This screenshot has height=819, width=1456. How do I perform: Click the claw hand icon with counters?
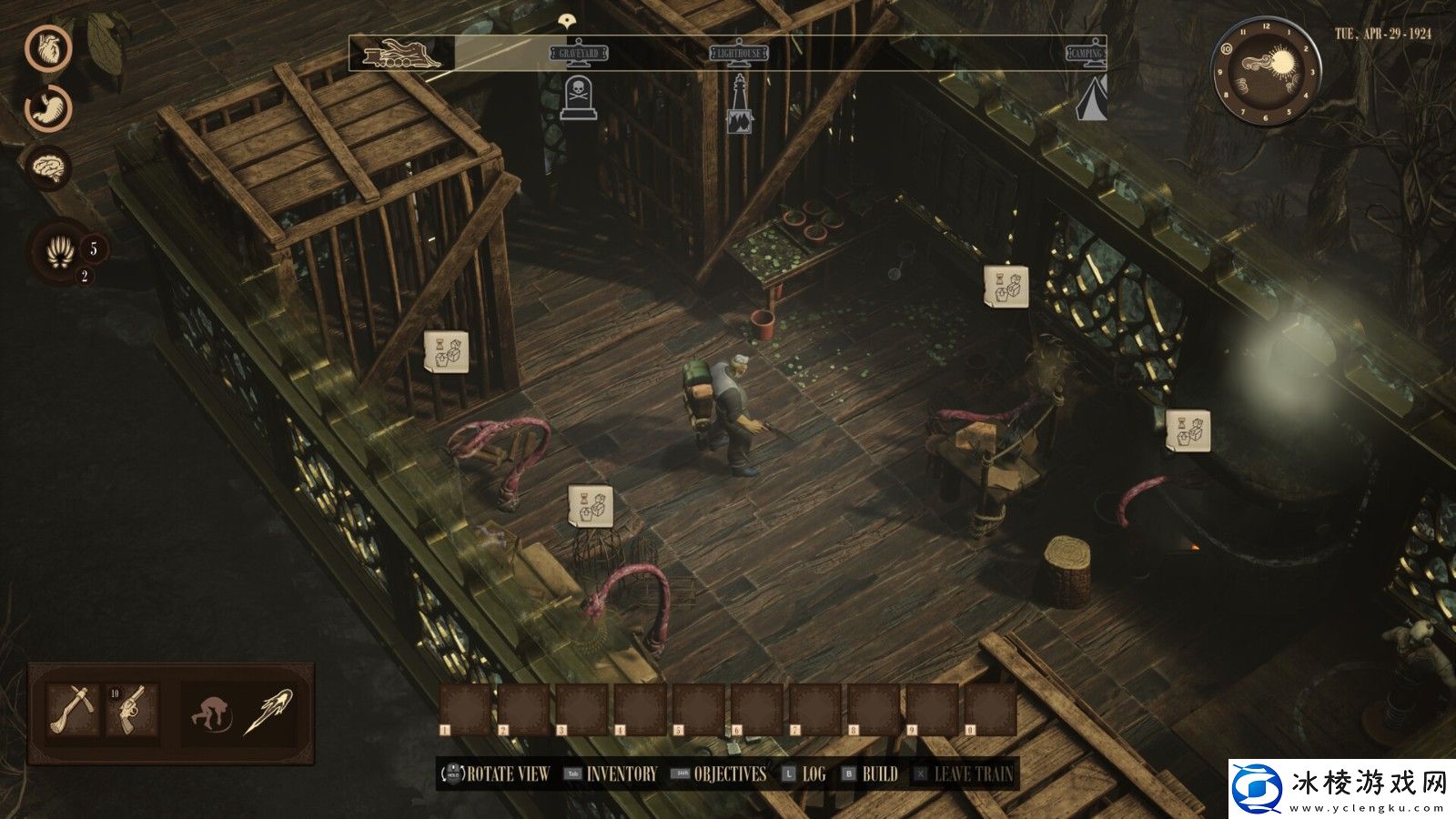60,252
